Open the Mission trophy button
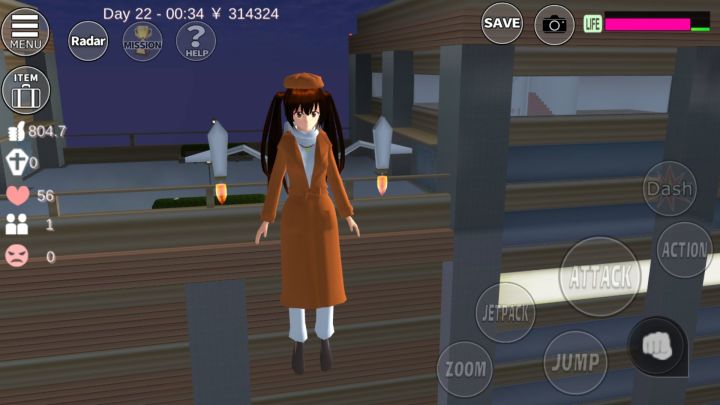The width and height of the screenshot is (720, 405). [142, 41]
